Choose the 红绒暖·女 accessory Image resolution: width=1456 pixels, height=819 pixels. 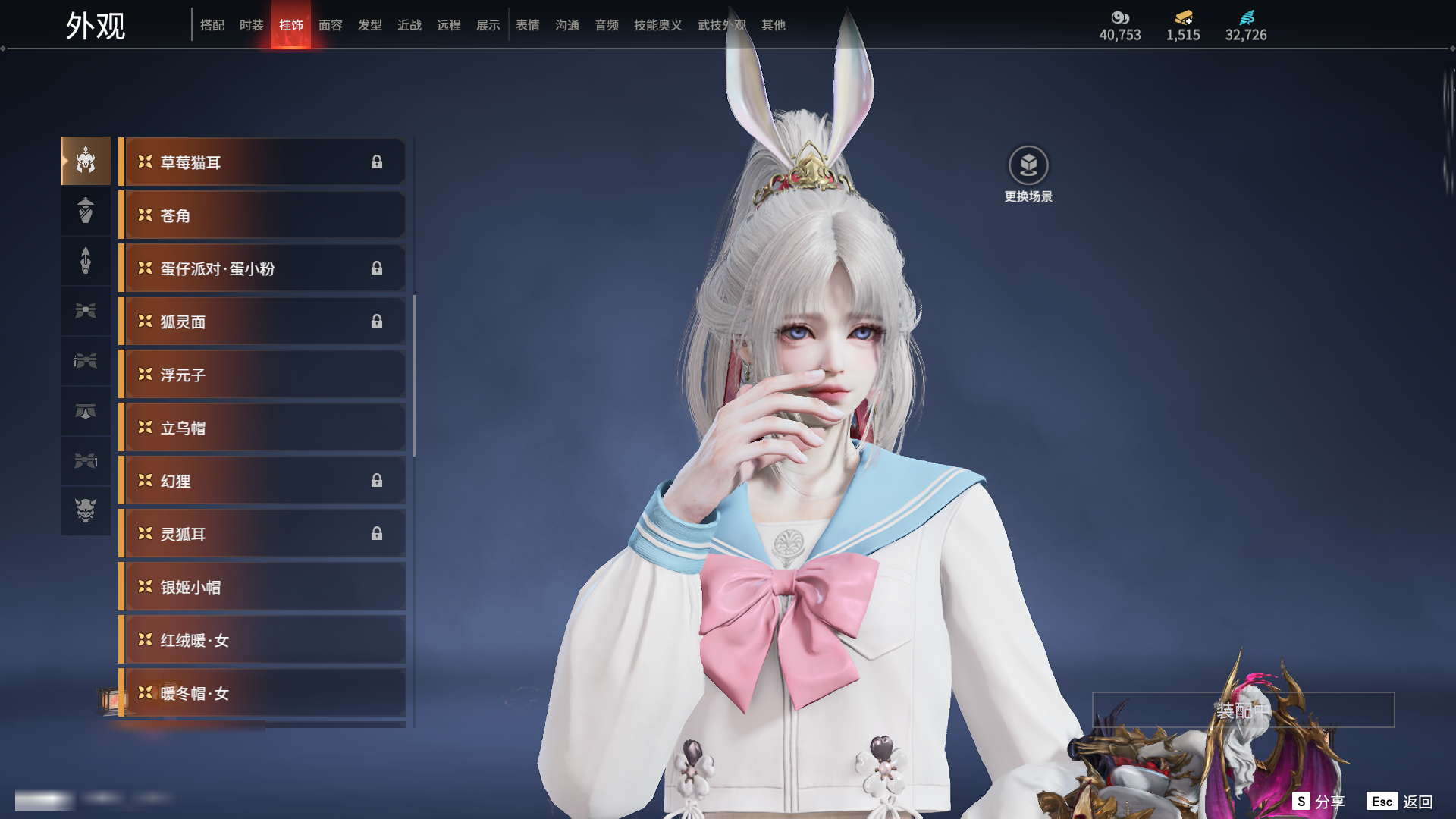coord(262,640)
